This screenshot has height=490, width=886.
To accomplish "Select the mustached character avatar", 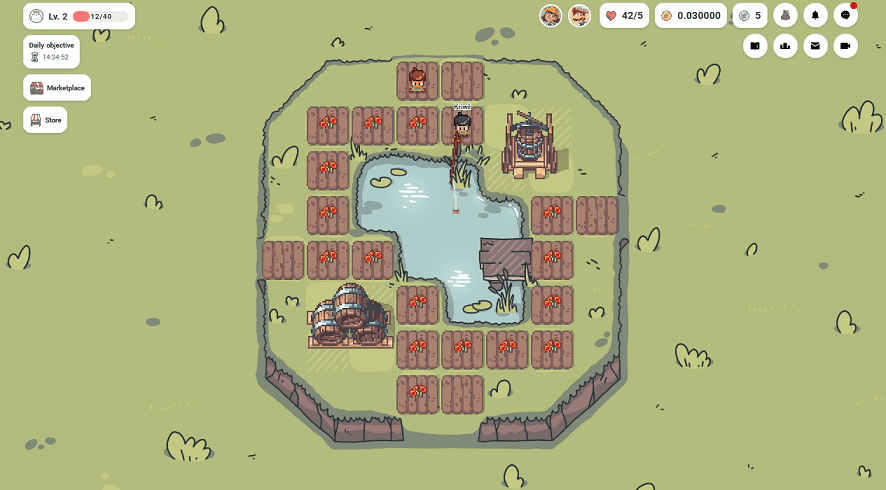I will point(579,16).
